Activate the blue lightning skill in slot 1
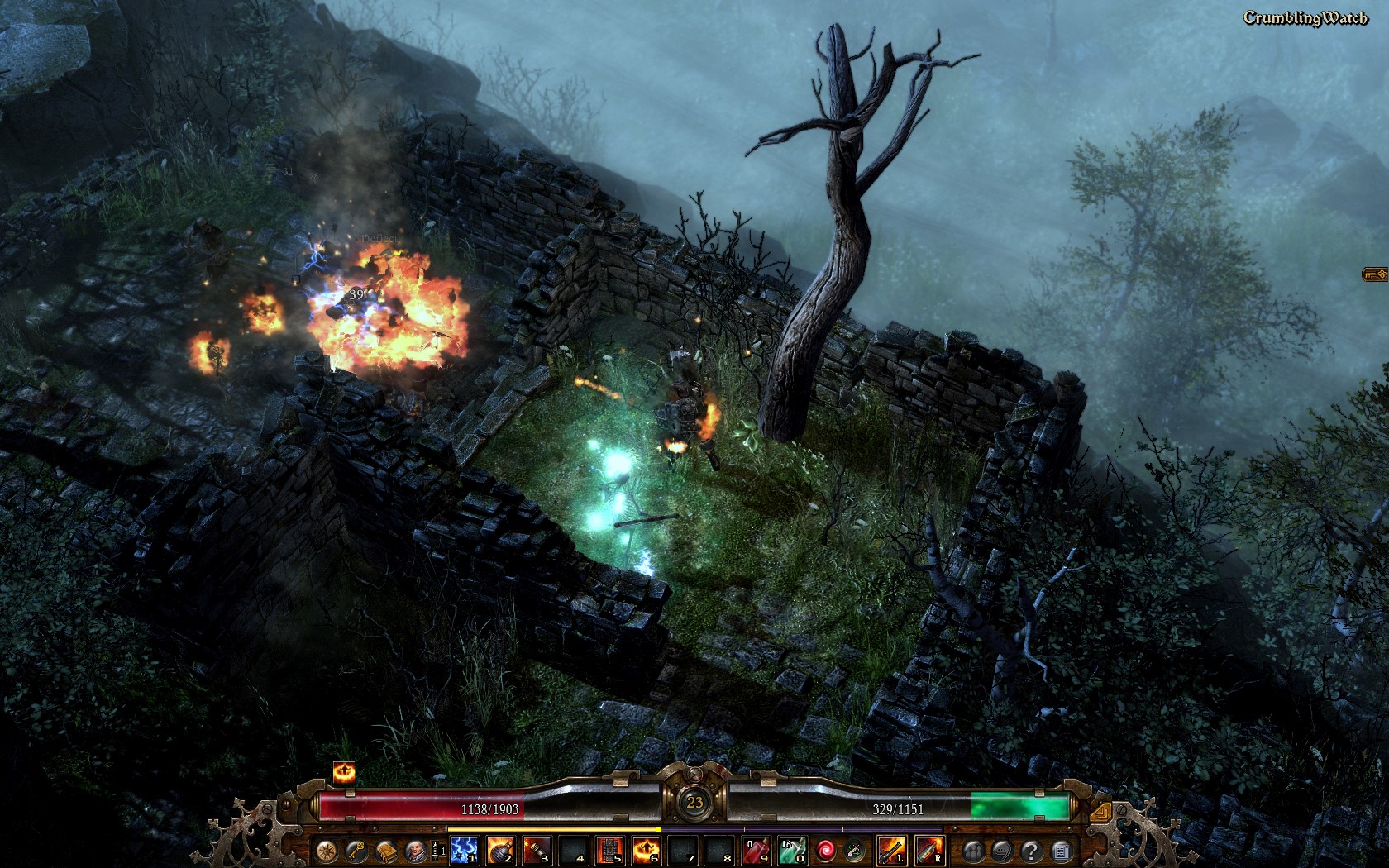Screen dimensions: 1389x868 464,850
